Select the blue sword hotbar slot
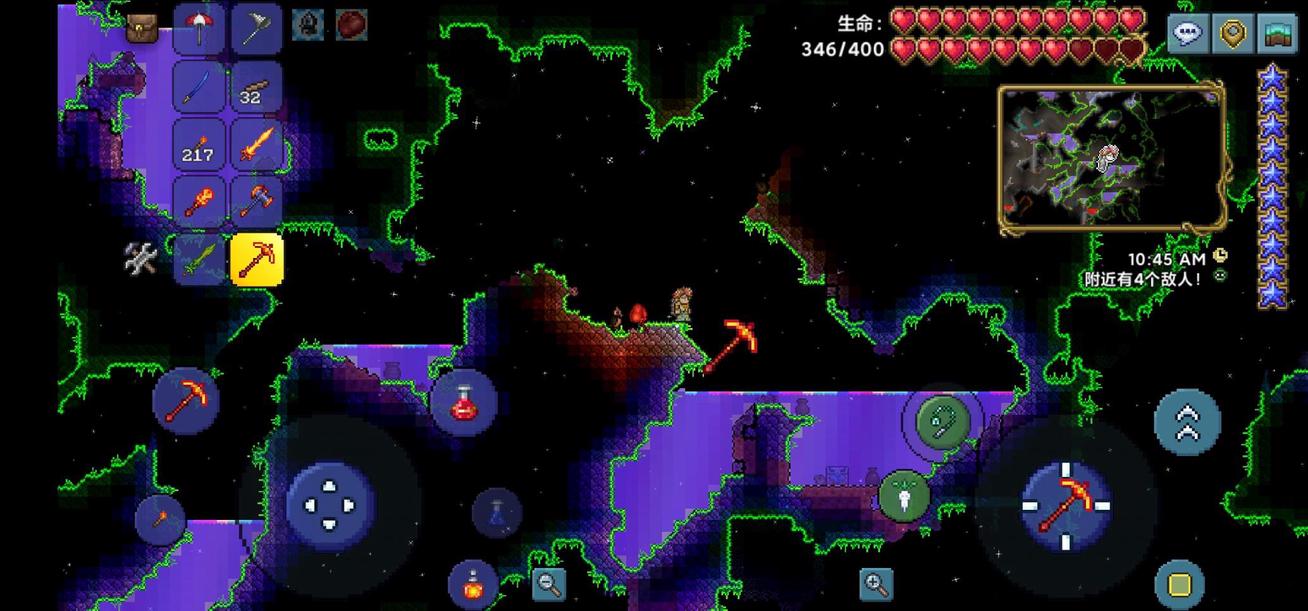The image size is (1308, 611). tap(199, 87)
